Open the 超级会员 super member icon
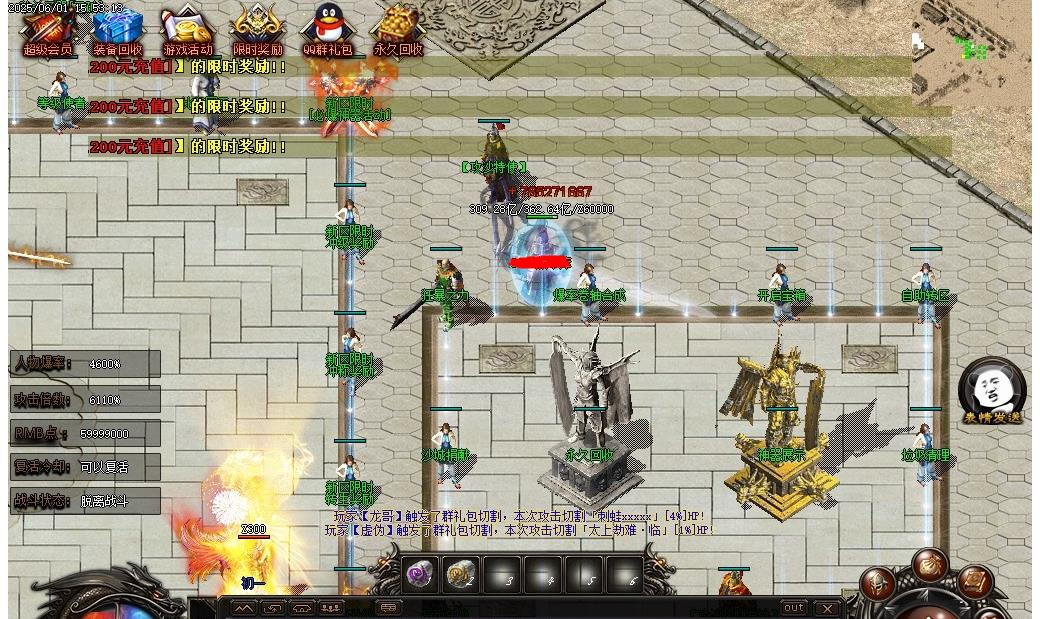Image resolution: width=1040 pixels, height=619 pixels. 47,28
